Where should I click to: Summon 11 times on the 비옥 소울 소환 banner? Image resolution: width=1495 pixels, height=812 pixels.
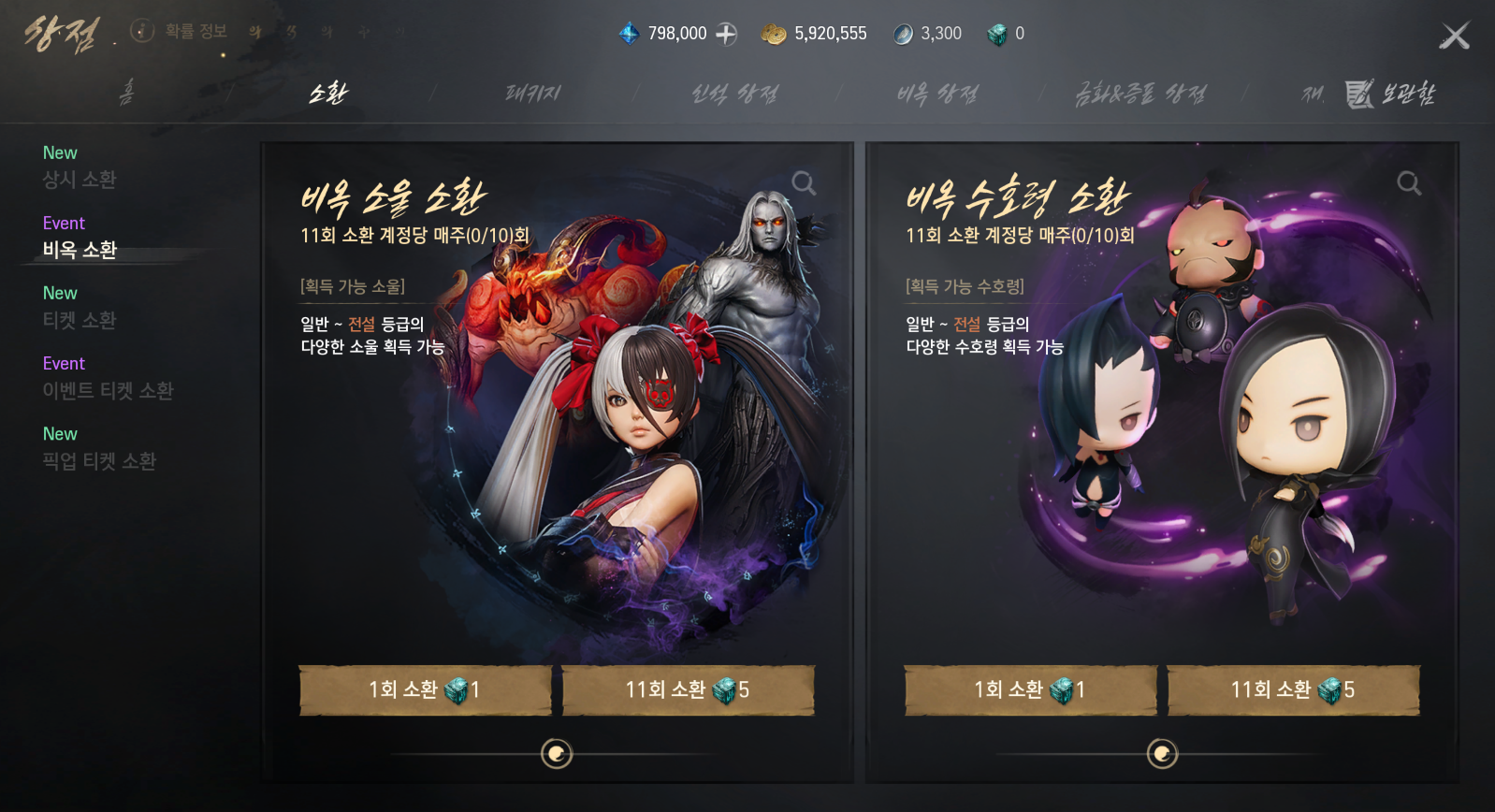(688, 690)
